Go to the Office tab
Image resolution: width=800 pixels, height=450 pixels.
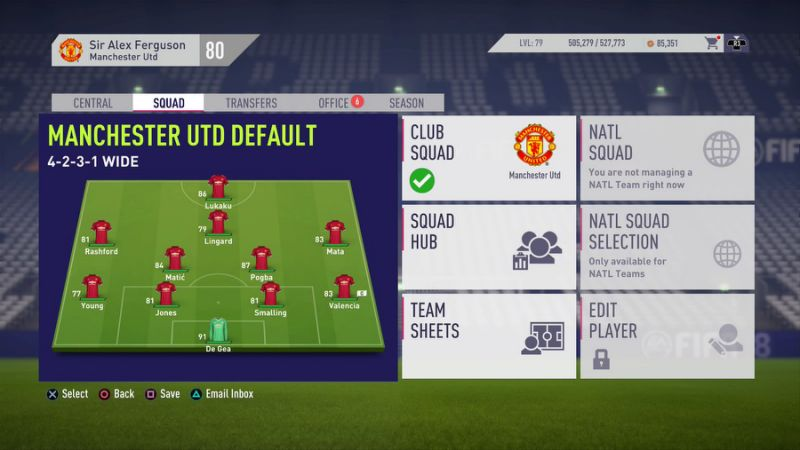coord(333,103)
